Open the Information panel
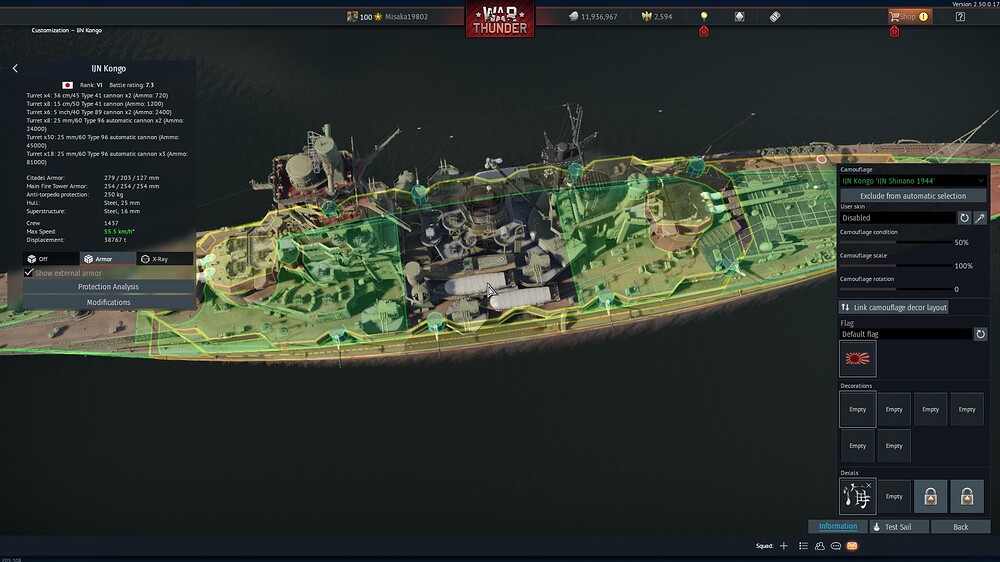Viewport: 1000px width, 562px height. pyautogui.click(x=837, y=526)
